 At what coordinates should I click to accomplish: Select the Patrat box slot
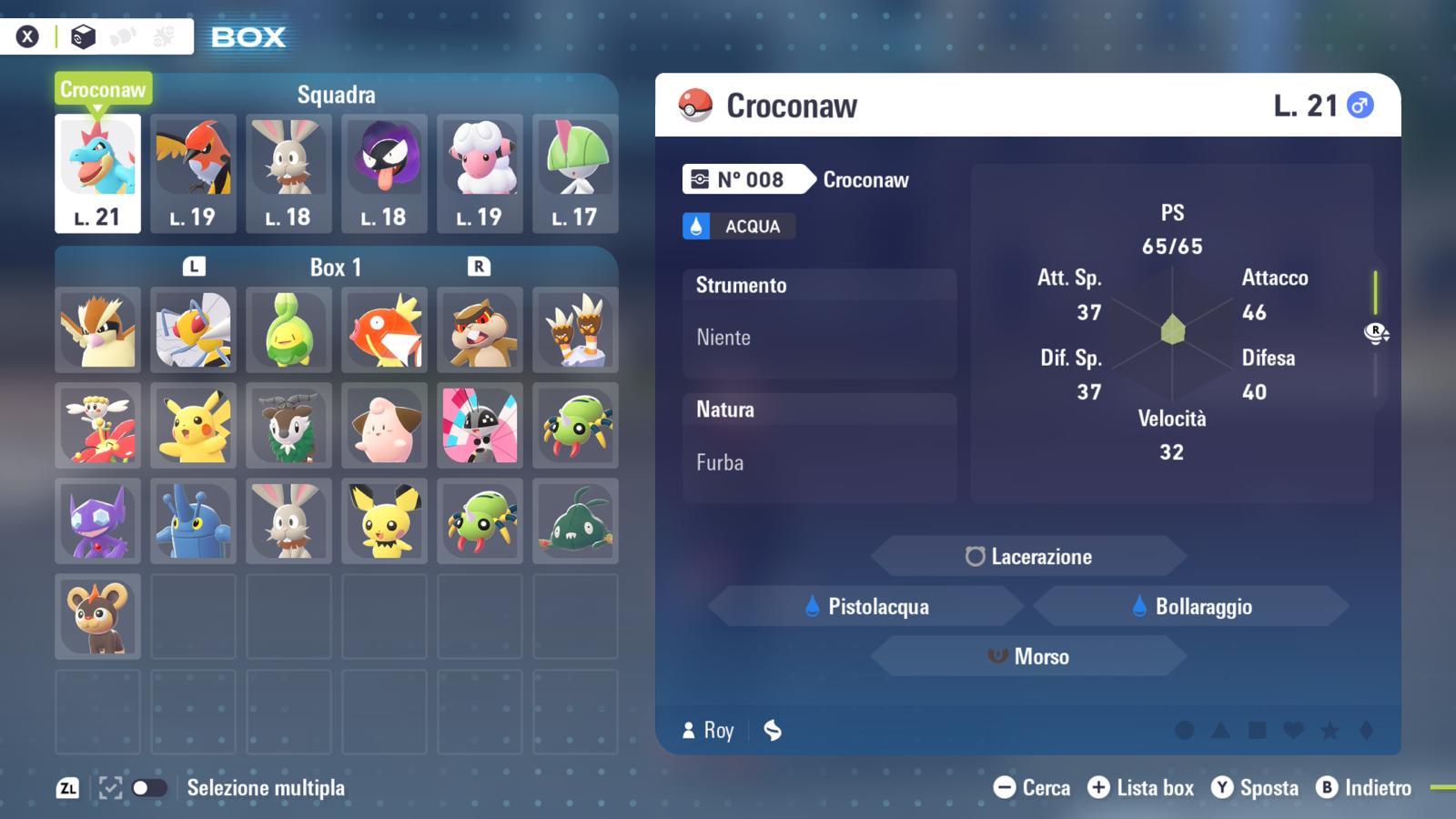(x=480, y=330)
